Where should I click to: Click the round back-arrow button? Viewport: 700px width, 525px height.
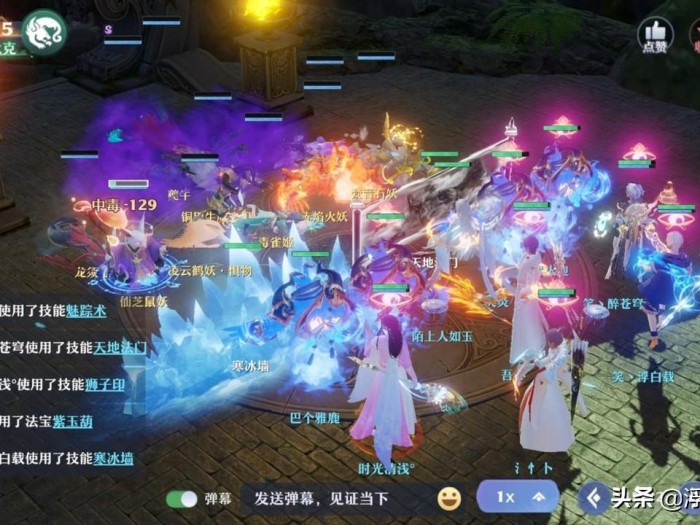tap(597, 497)
